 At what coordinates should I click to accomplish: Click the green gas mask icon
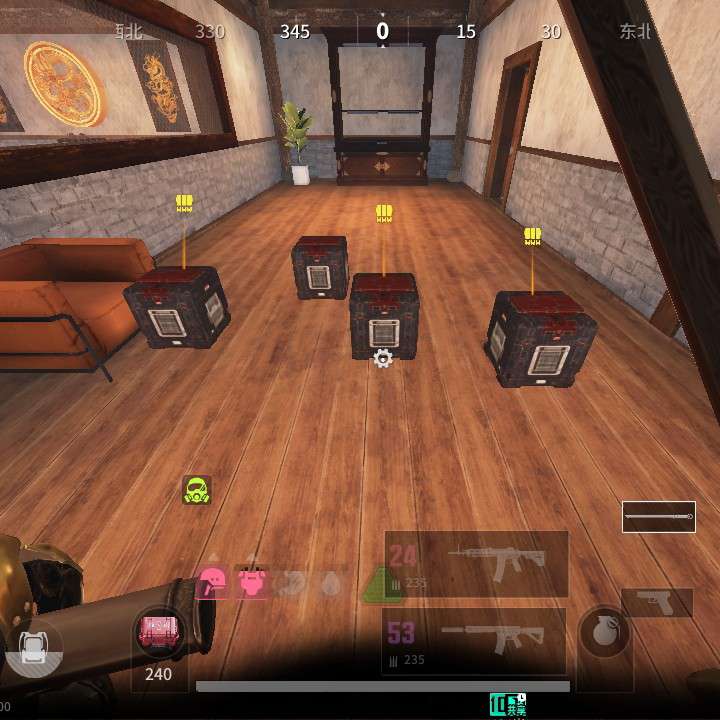tap(197, 490)
